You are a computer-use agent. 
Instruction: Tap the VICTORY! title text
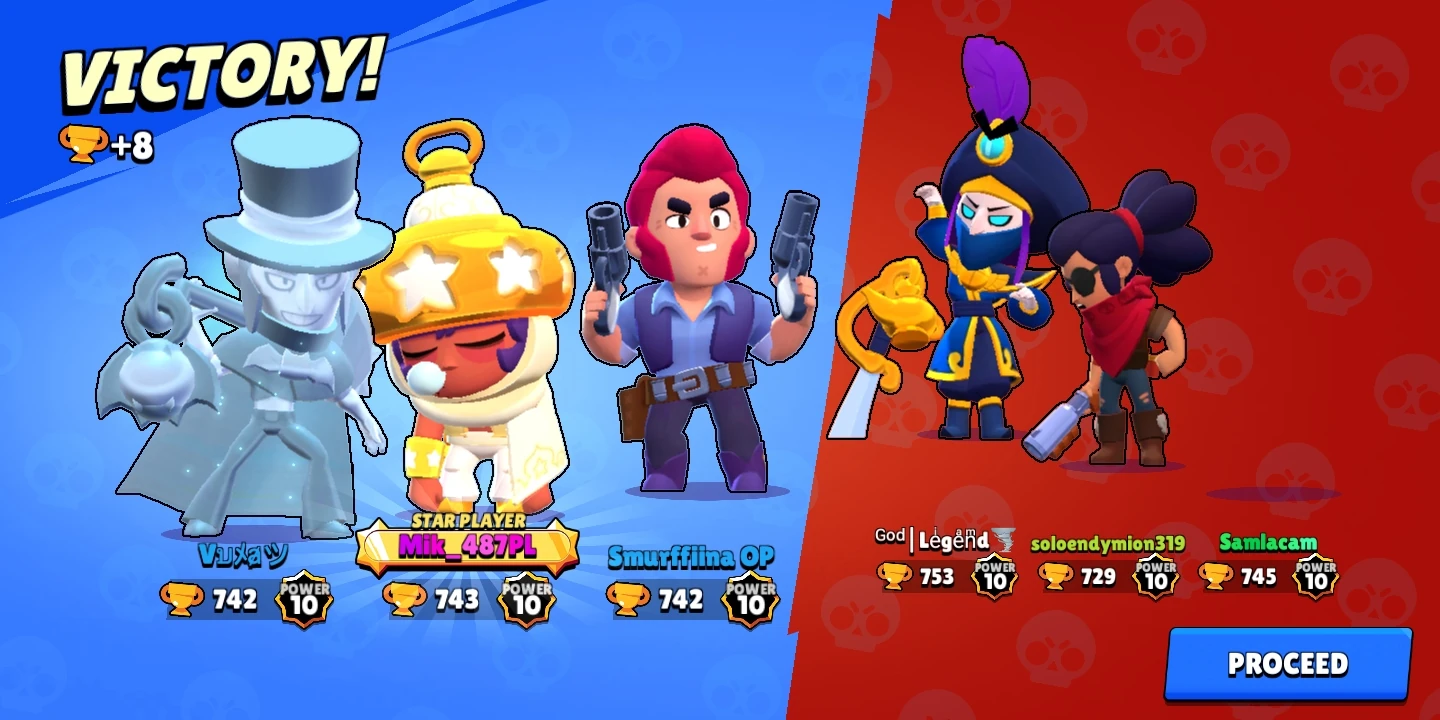pos(215,70)
